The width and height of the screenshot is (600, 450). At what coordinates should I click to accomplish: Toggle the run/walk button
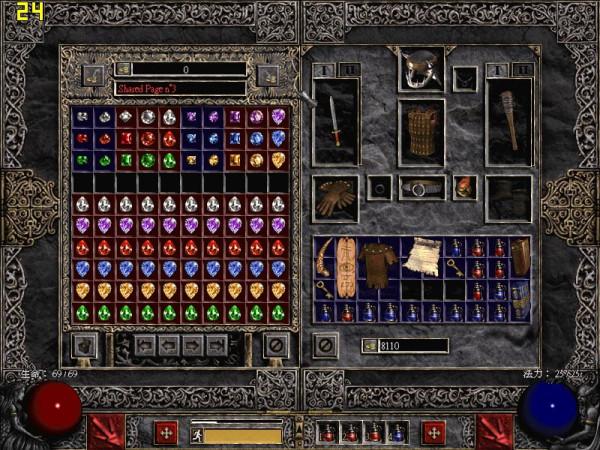[198, 435]
